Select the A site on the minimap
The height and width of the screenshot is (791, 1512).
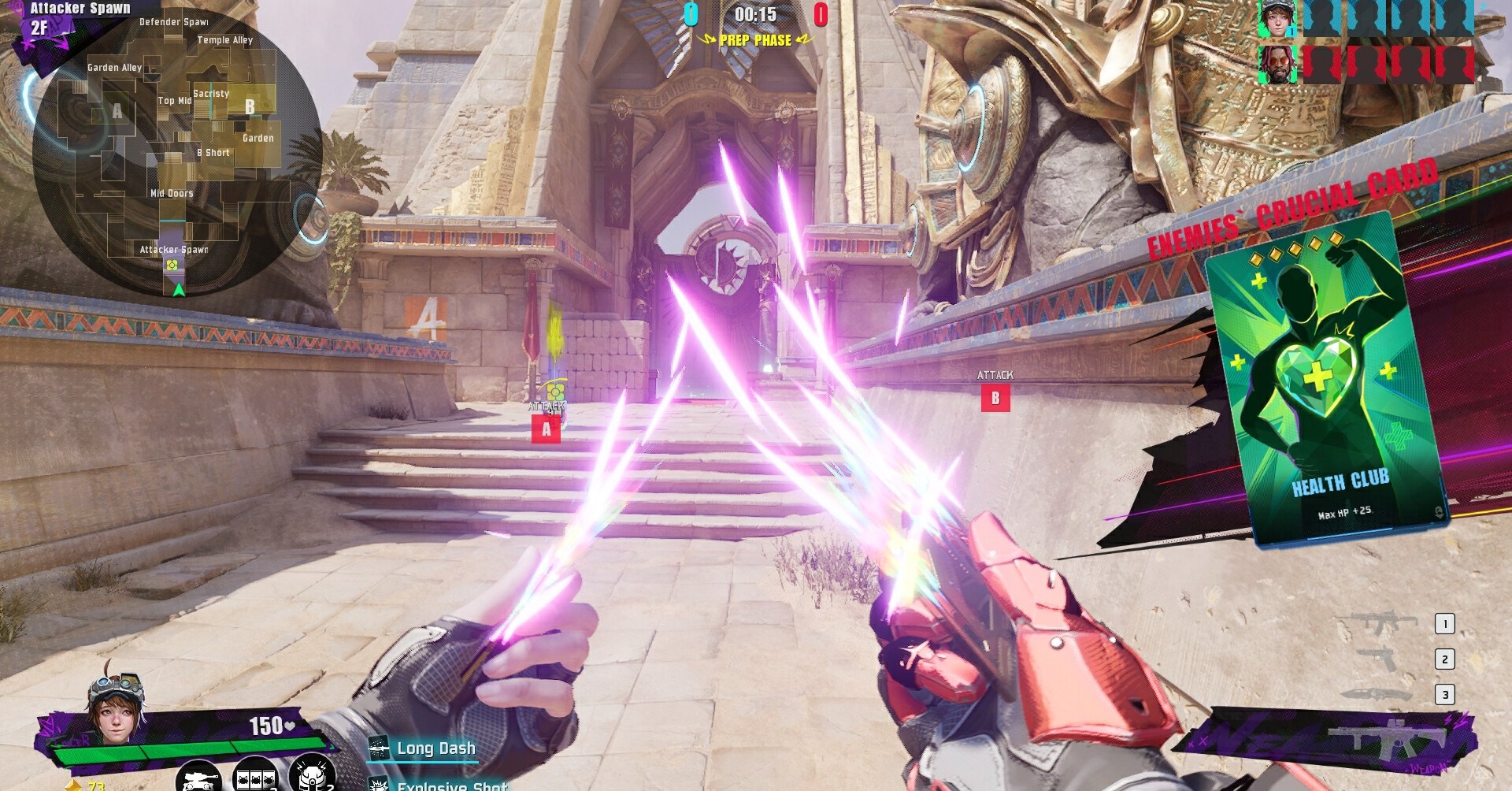tap(117, 111)
